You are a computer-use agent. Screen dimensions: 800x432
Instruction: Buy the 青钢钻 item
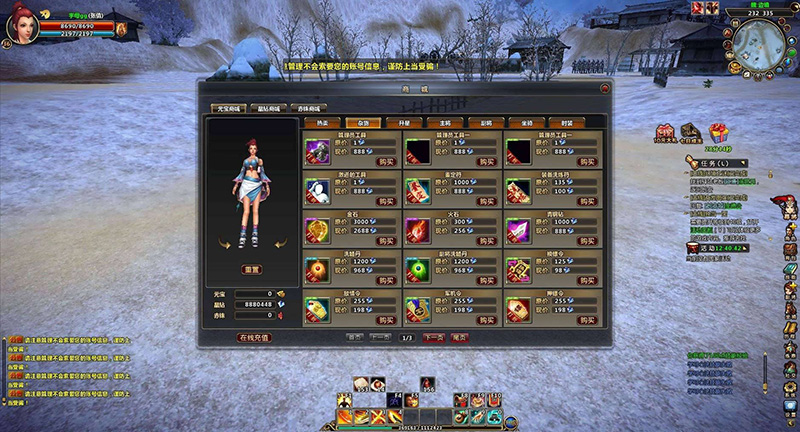point(588,240)
